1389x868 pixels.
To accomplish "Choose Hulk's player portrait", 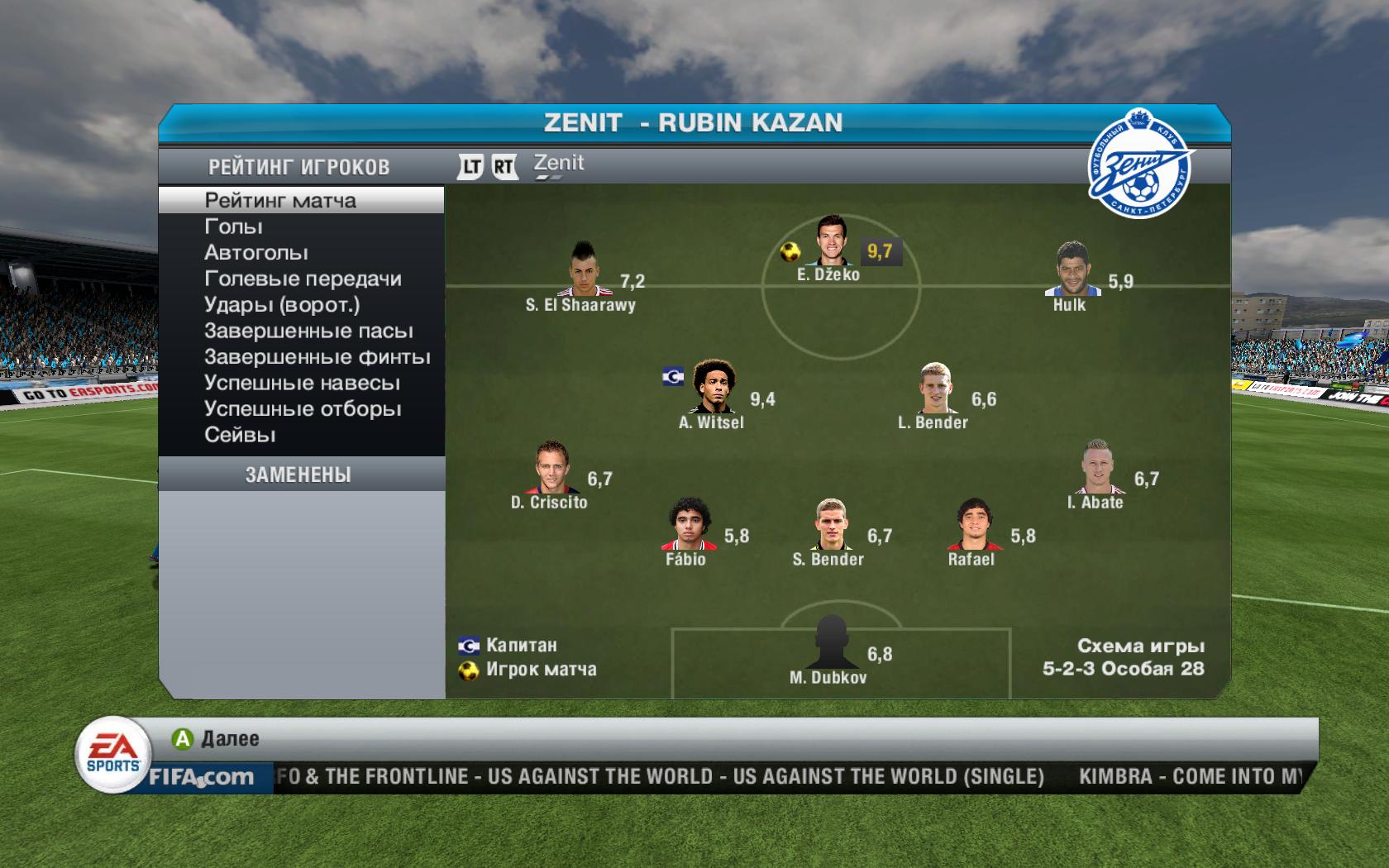I will coord(1070,269).
